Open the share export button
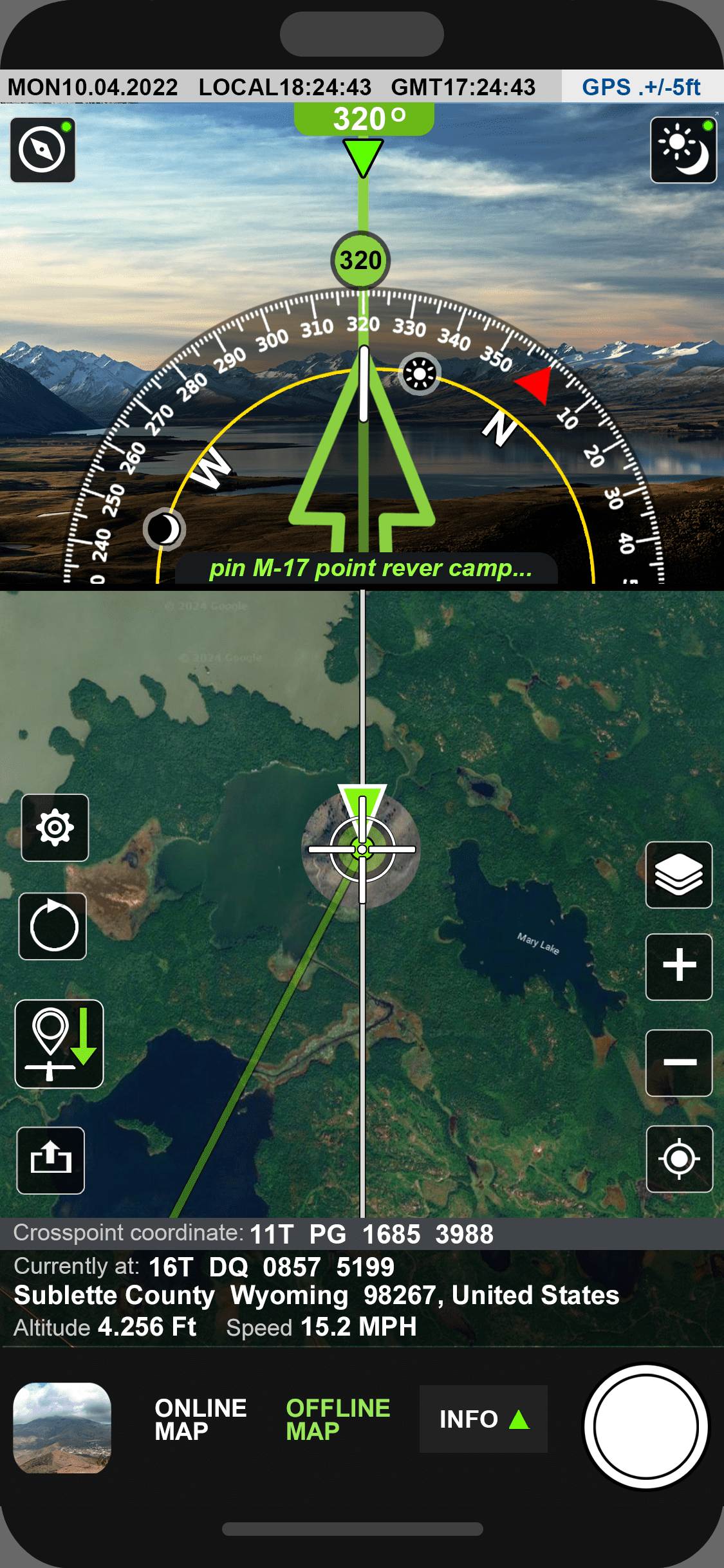 coord(51,1160)
